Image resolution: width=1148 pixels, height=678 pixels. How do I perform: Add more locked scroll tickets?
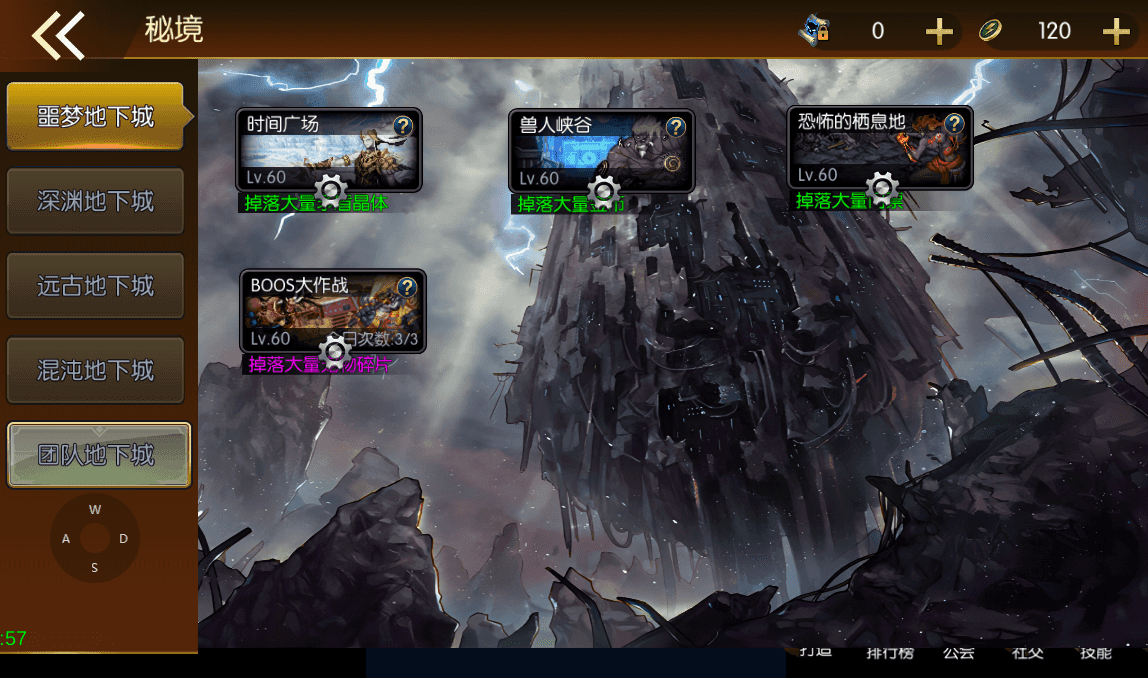click(938, 32)
